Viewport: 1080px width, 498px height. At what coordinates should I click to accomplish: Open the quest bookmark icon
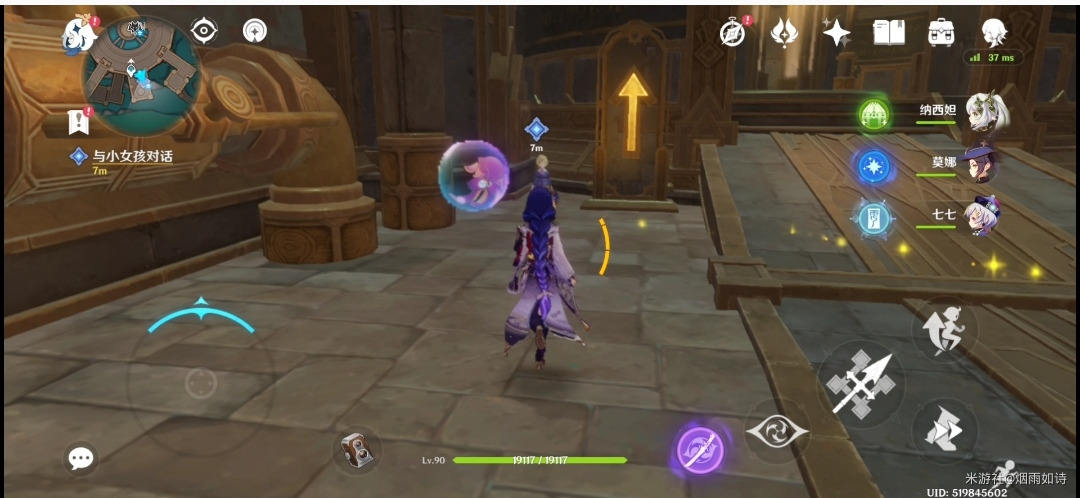point(78,122)
